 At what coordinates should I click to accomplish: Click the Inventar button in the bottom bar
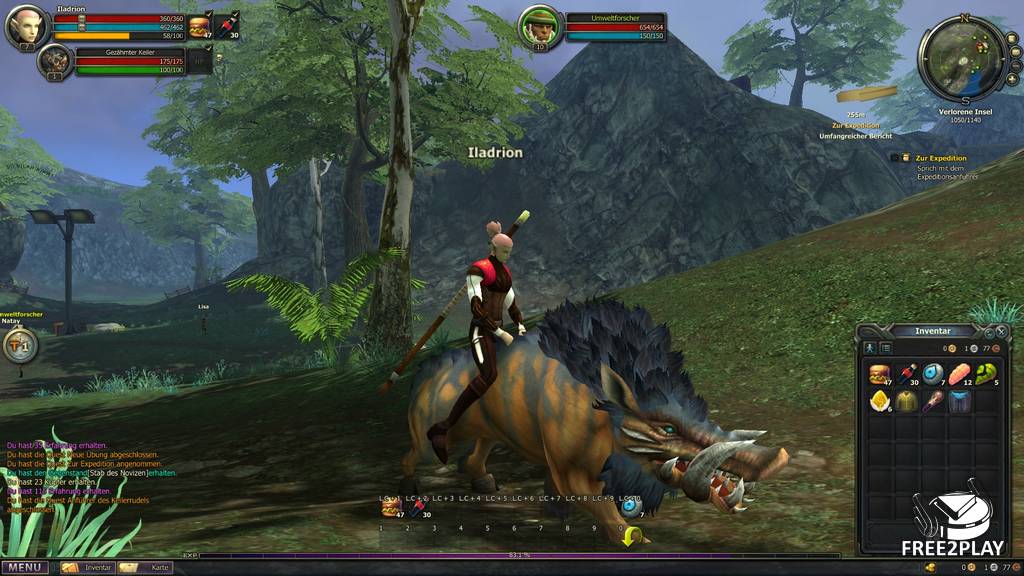point(86,567)
